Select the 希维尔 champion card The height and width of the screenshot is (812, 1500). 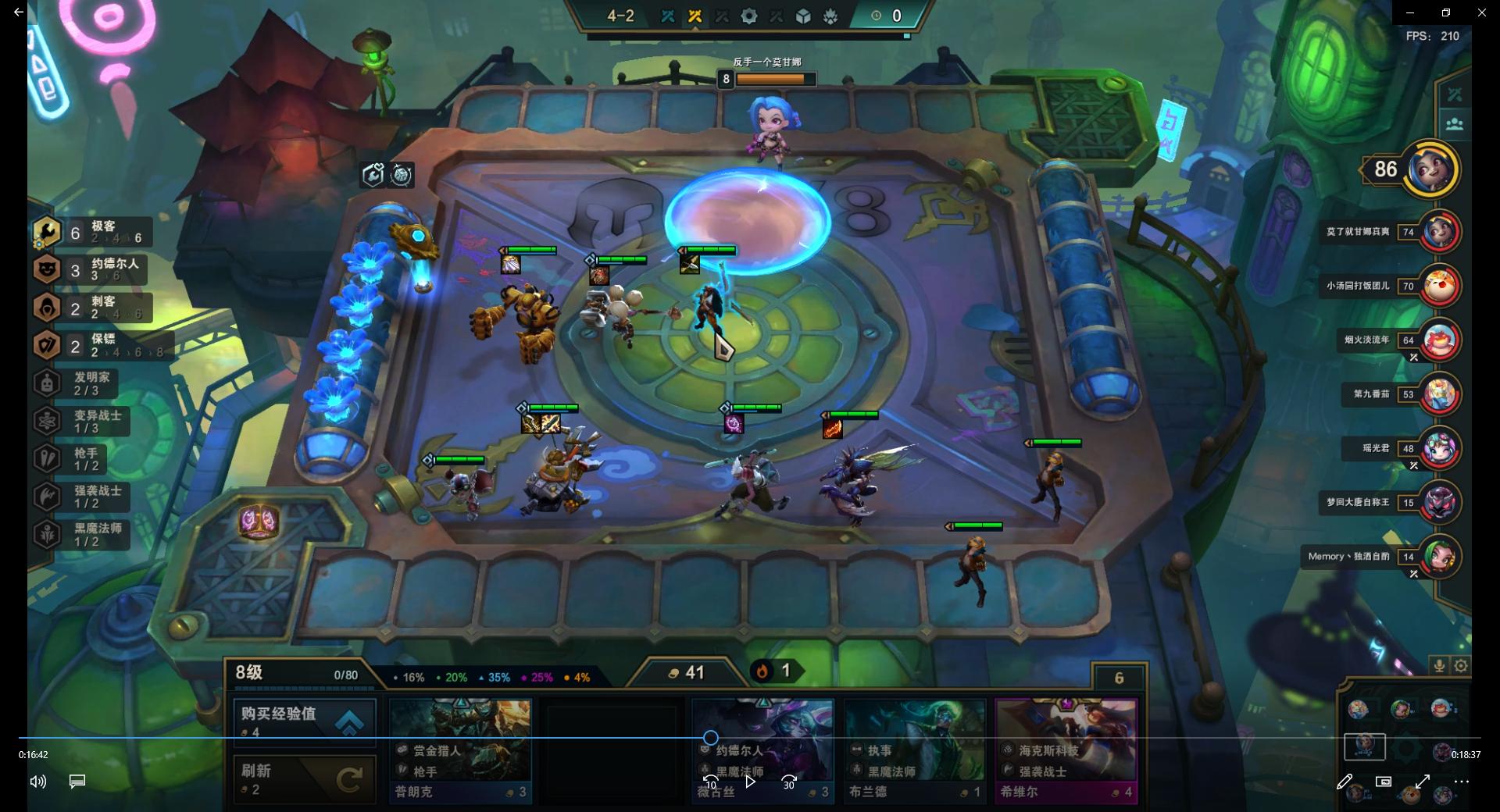tap(1066, 750)
